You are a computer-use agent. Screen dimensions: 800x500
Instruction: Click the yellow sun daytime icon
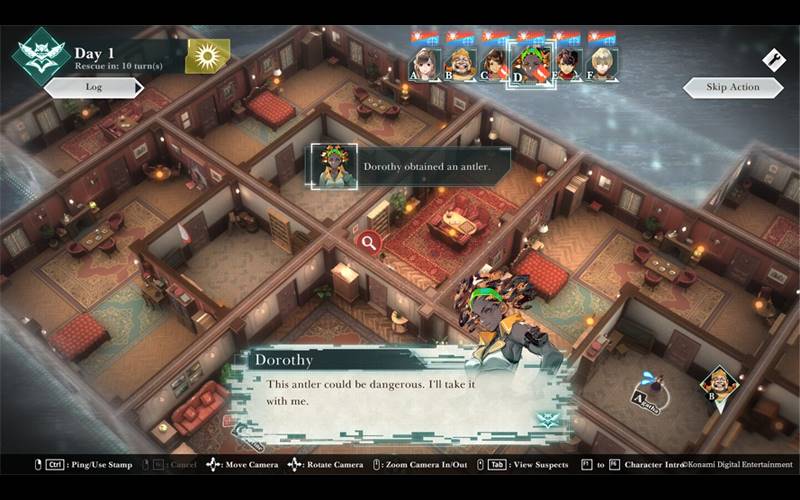coord(208,55)
